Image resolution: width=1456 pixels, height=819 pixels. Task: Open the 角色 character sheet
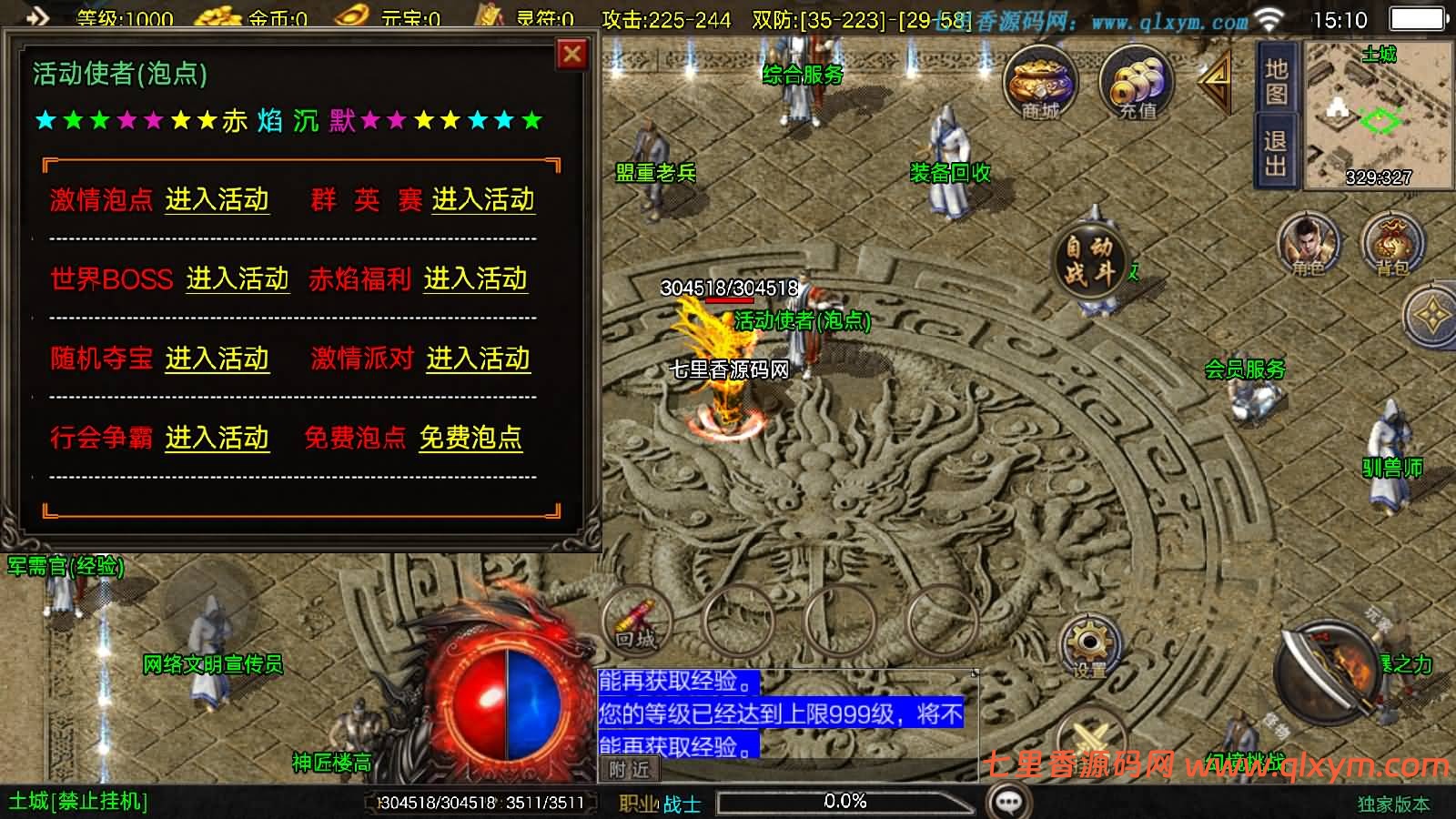[1309, 244]
